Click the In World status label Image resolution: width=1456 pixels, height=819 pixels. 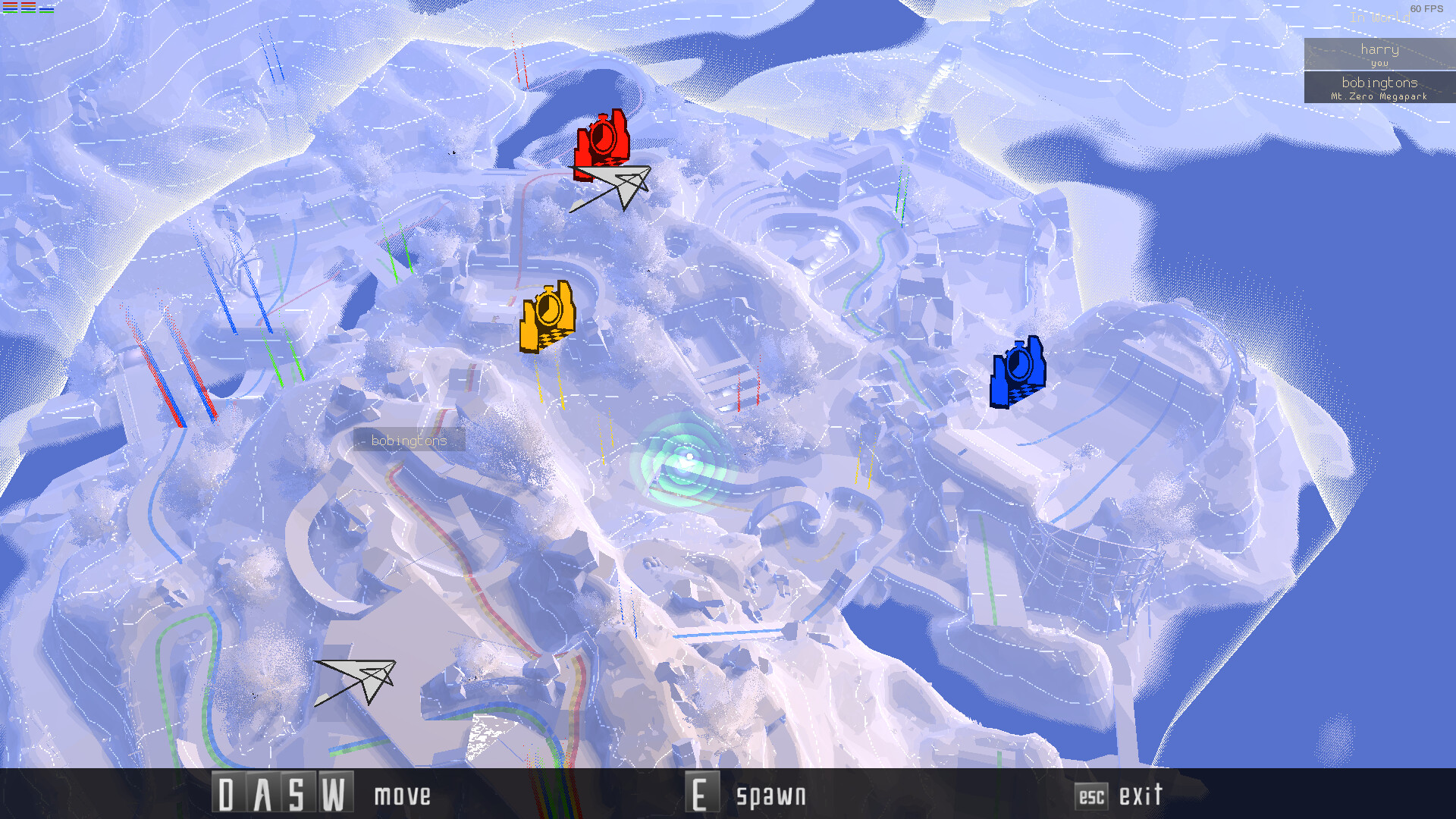[x=1382, y=18]
